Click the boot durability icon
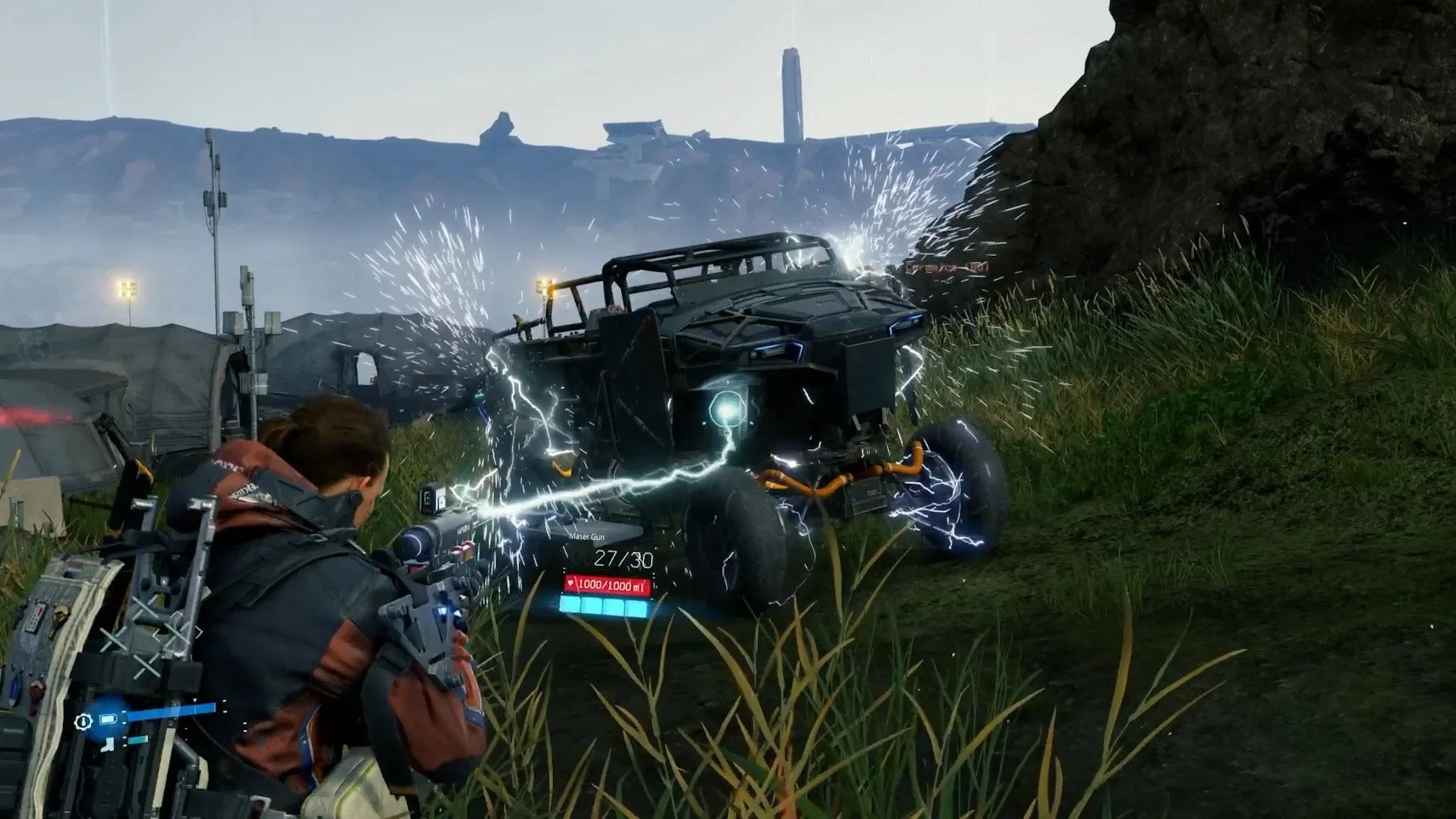 click(107, 745)
